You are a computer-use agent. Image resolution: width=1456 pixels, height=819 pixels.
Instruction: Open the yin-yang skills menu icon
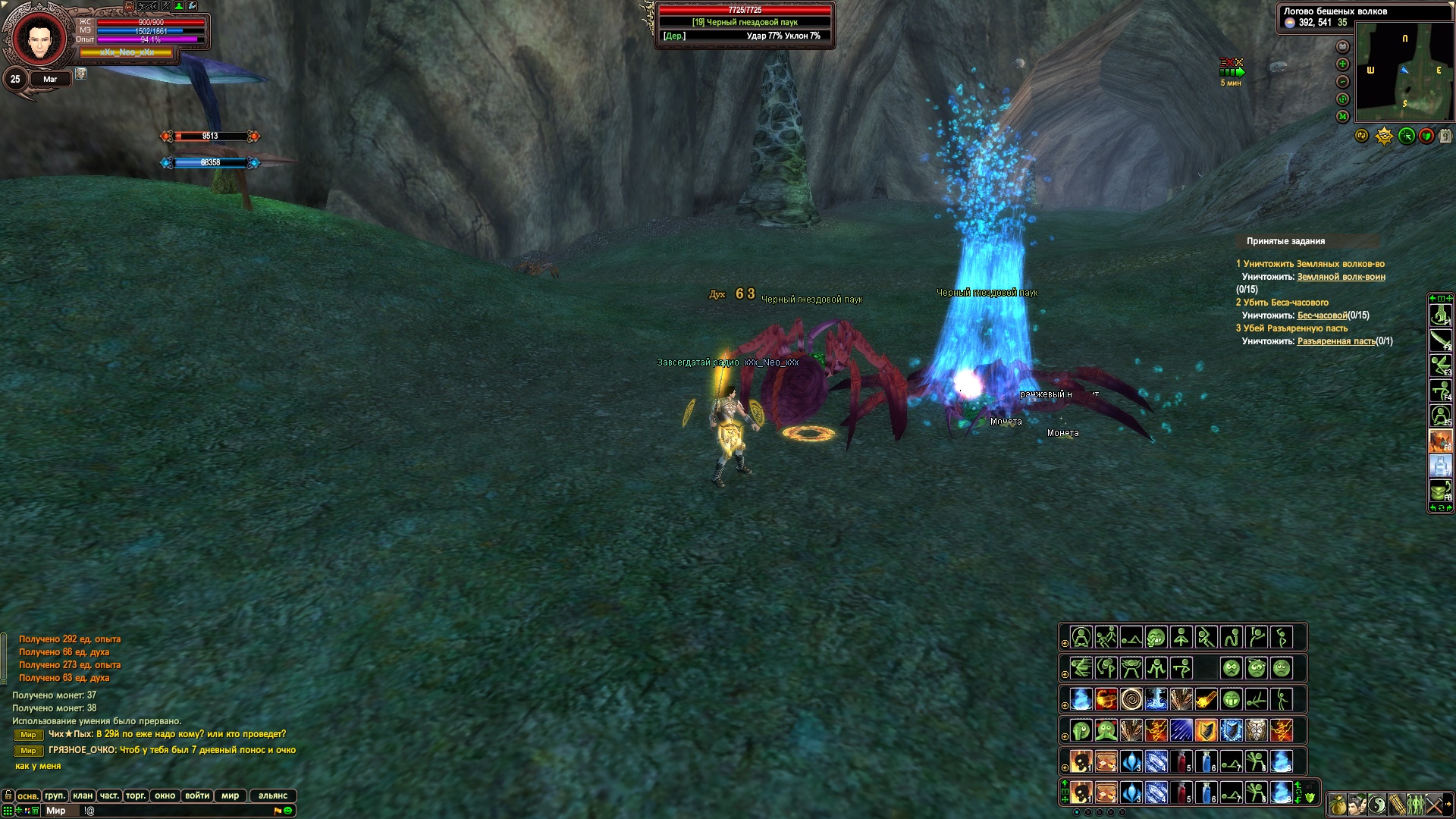[1376, 804]
